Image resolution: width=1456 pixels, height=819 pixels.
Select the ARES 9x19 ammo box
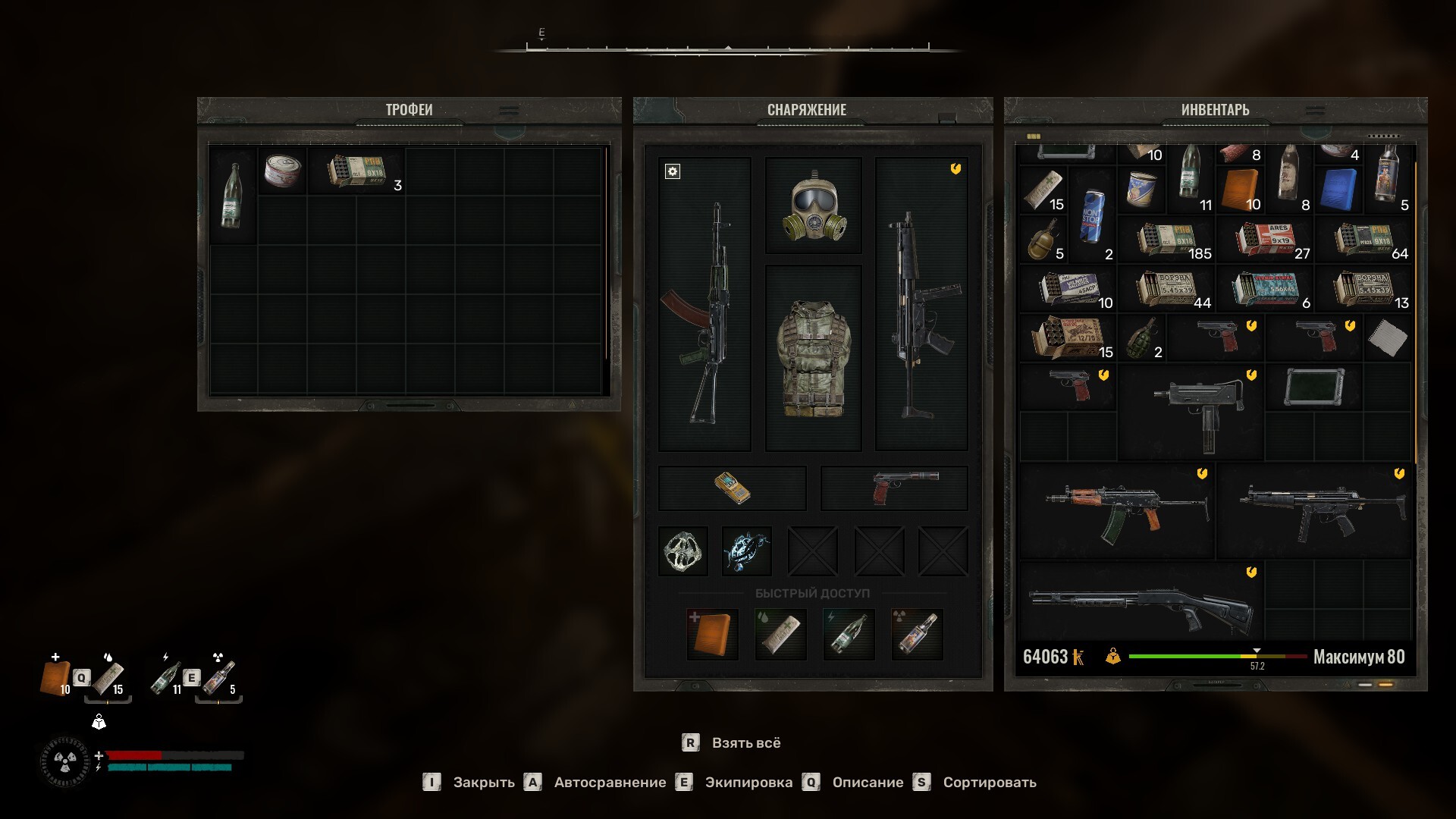(x=1264, y=240)
